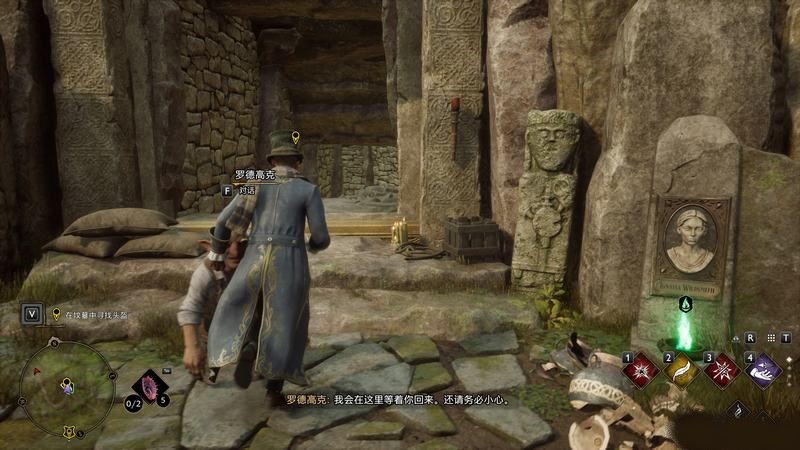
Task: Click the Ancient Magic swirl icon
Action: coord(738,410)
